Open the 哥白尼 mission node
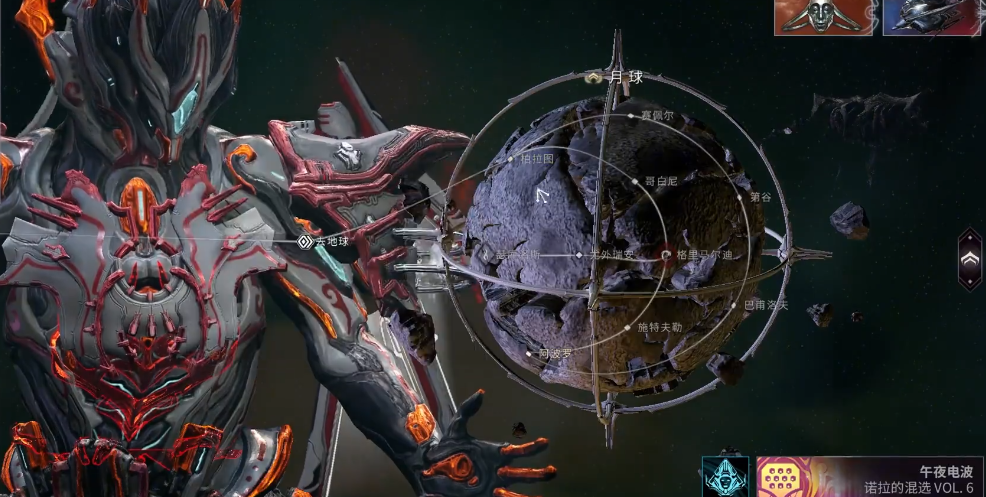The image size is (986, 497). tap(636, 182)
